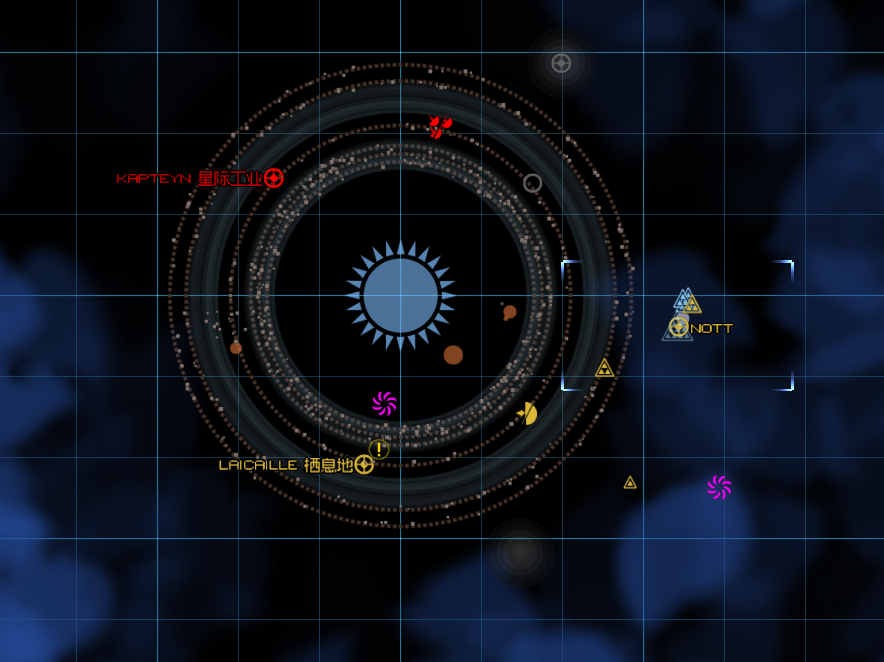Select the blue spiked central star

(401, 295)
